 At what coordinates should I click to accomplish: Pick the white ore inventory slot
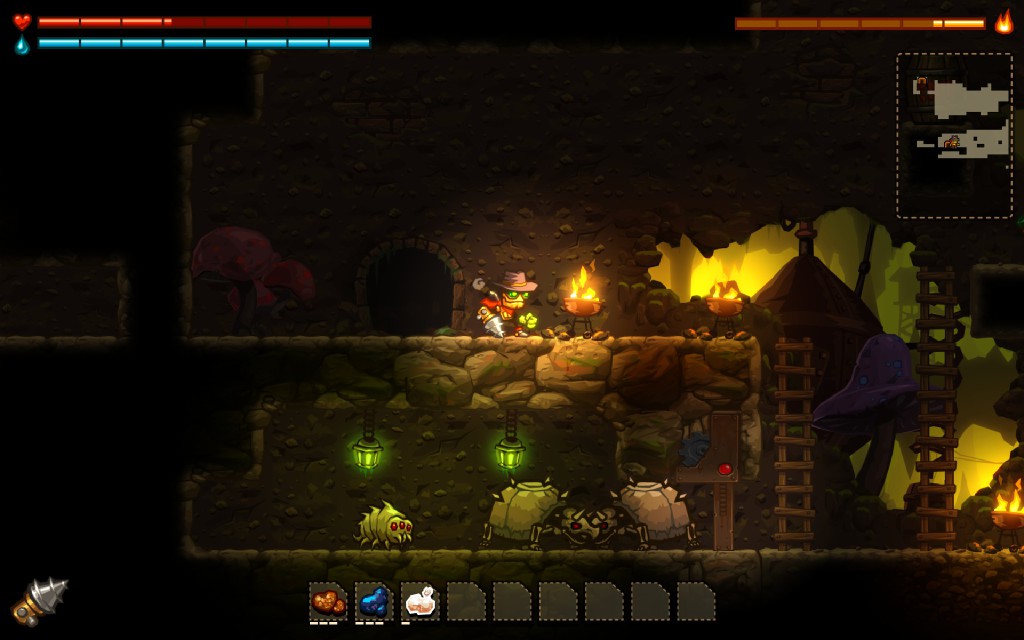(420, 602)
